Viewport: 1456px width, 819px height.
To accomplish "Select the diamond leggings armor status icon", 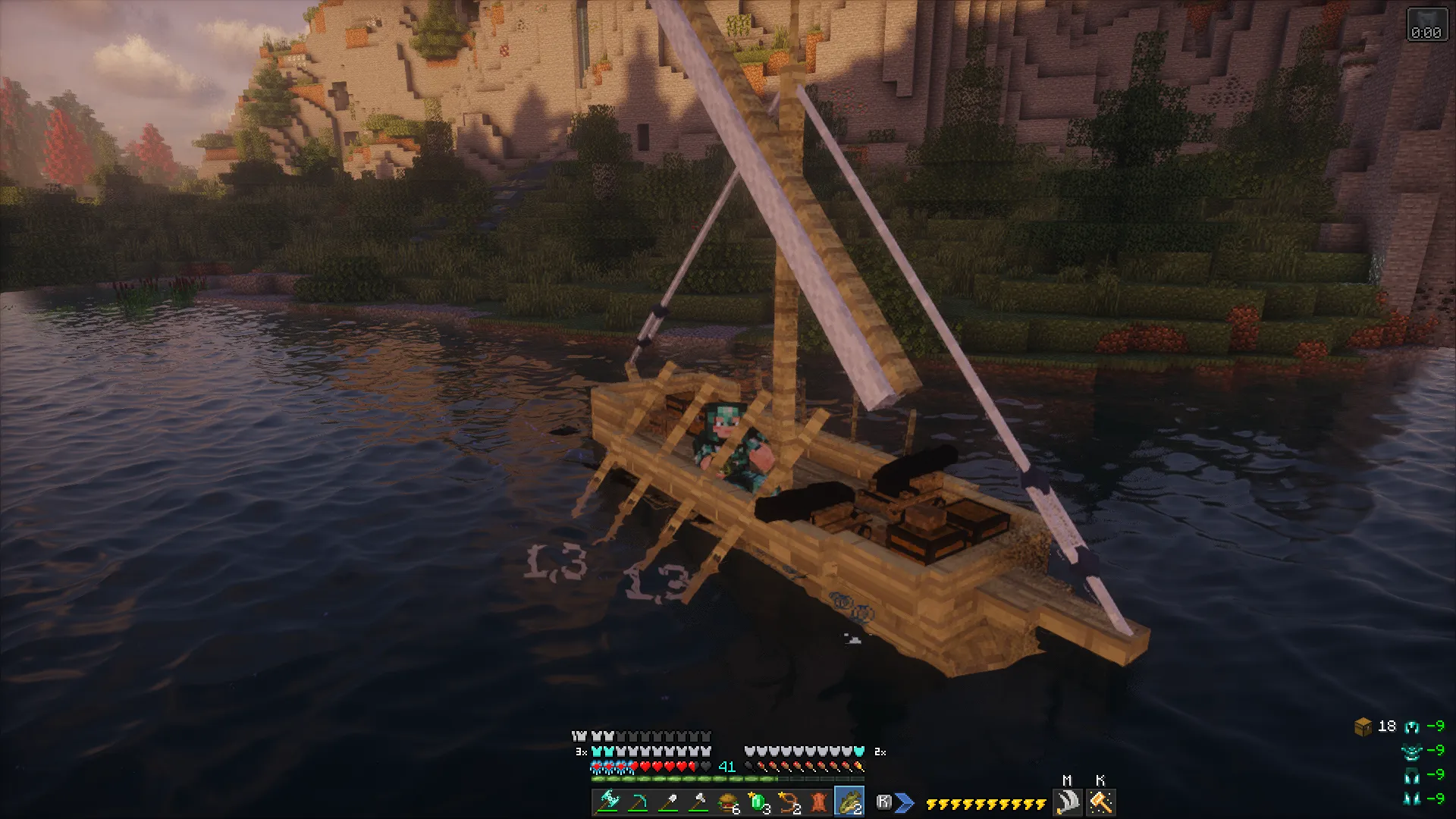I will tap(1411, 775).
